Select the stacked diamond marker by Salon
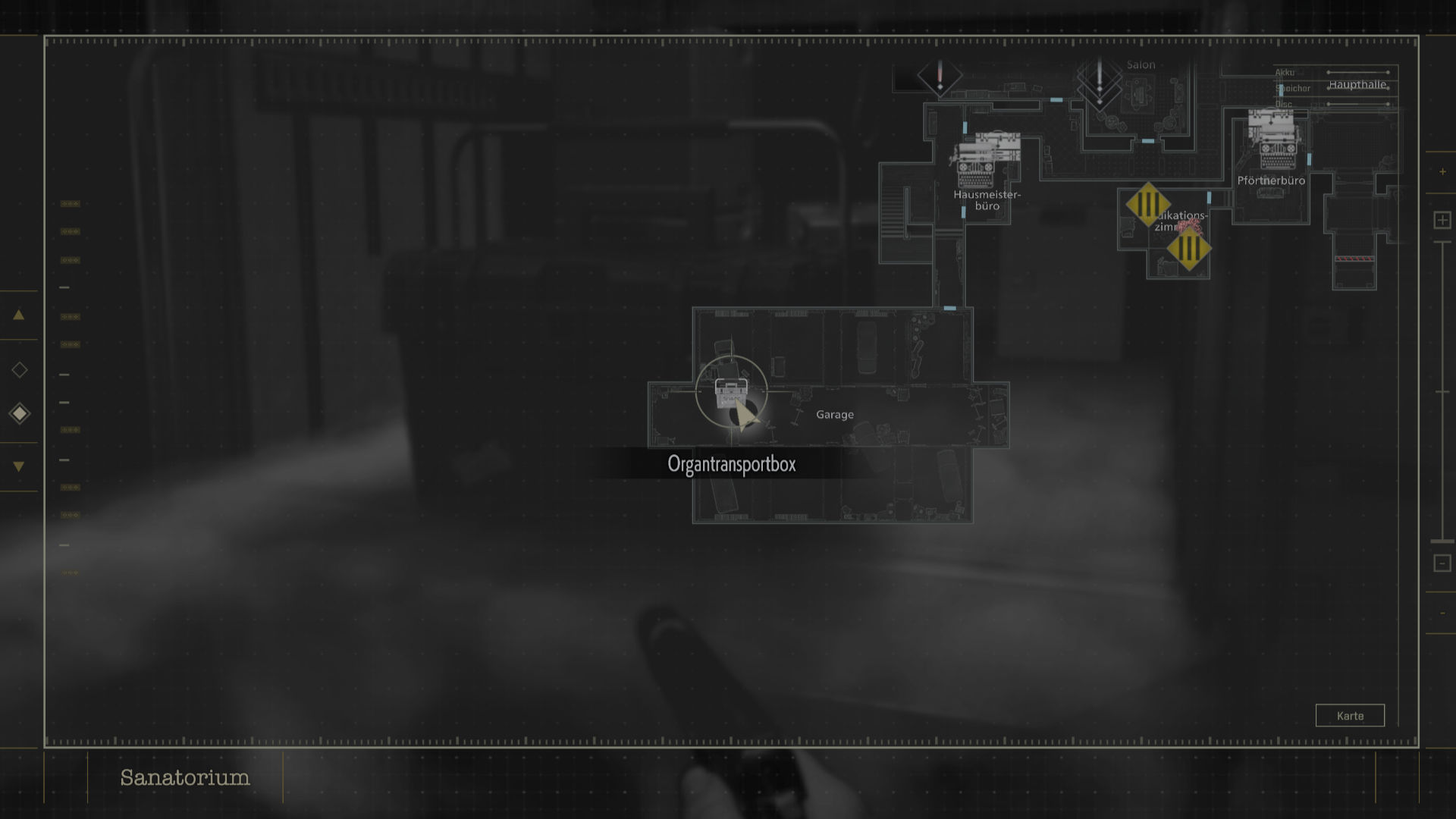 coord(1100,82)
